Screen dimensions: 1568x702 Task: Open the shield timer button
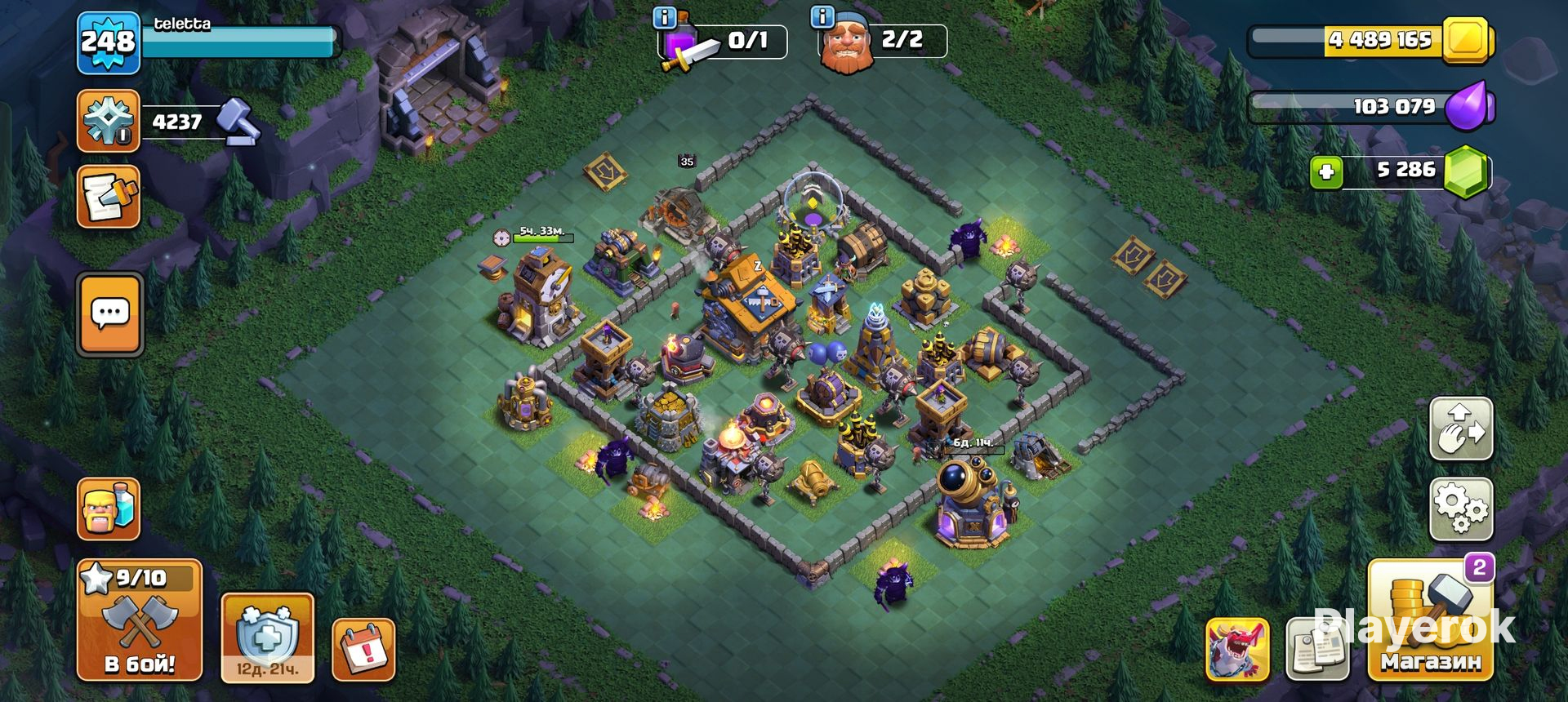point(267,638)
